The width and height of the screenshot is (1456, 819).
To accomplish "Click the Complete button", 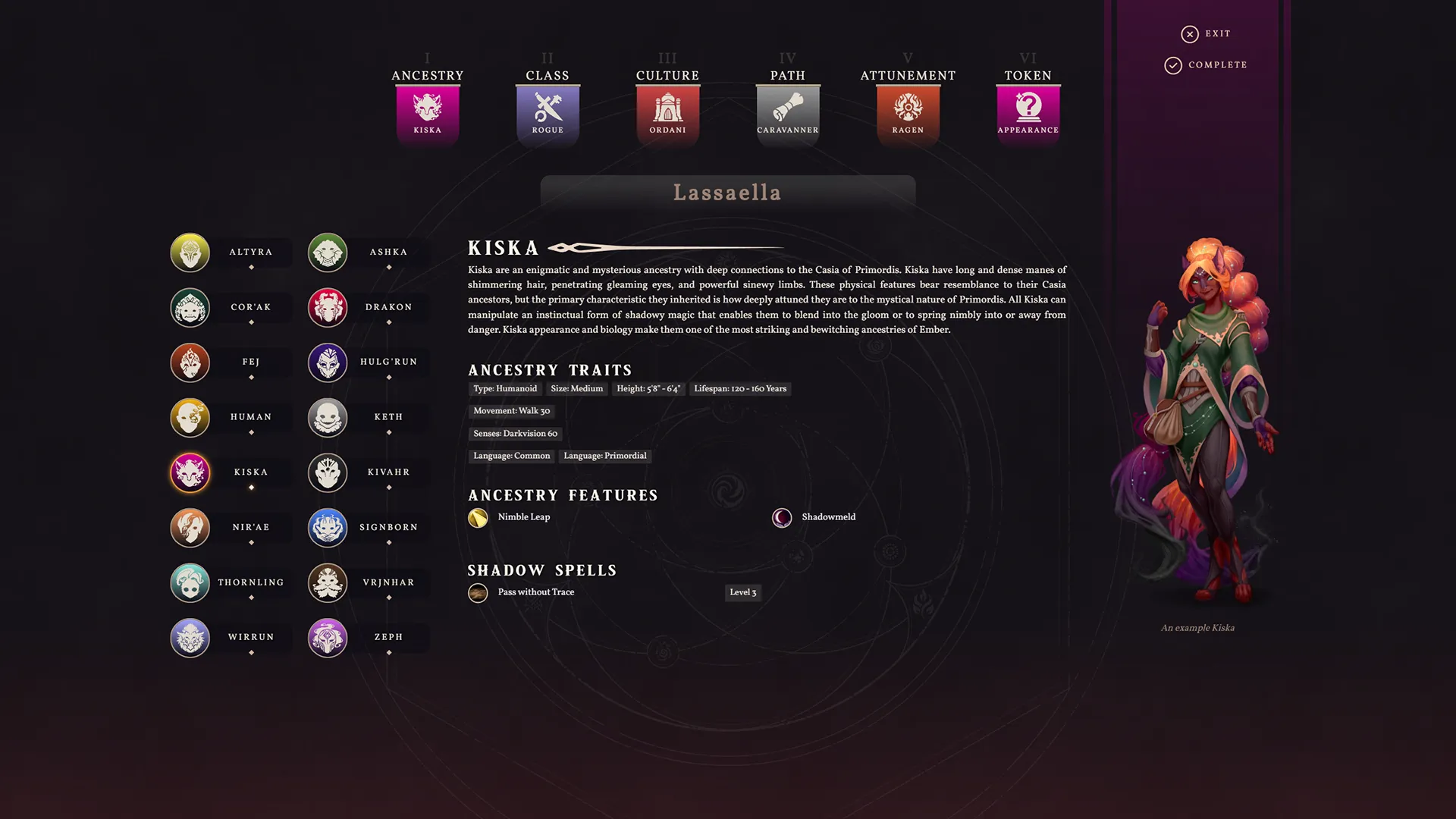I will [1206, 65].
